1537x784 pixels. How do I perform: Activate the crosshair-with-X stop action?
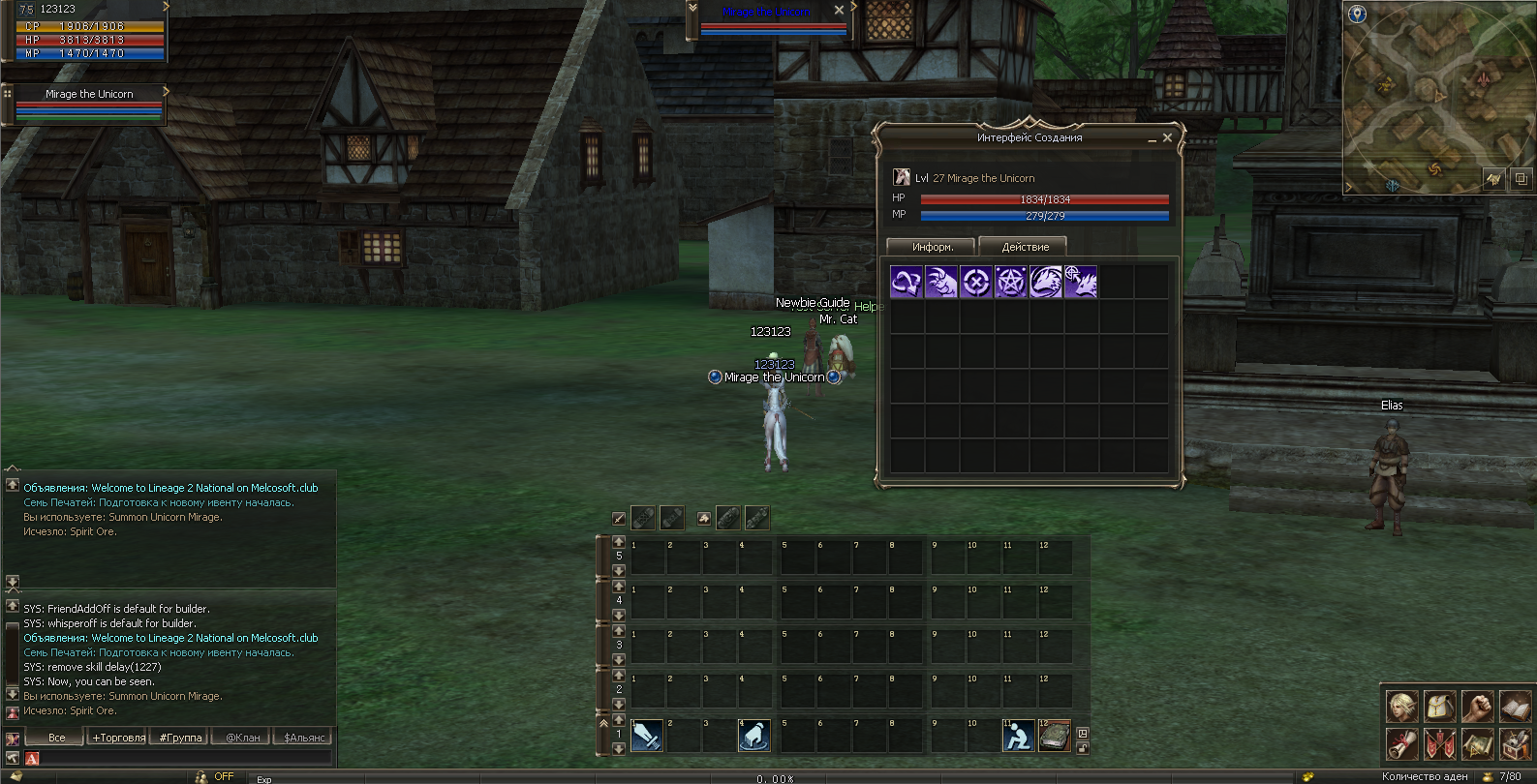coord(975,282)
